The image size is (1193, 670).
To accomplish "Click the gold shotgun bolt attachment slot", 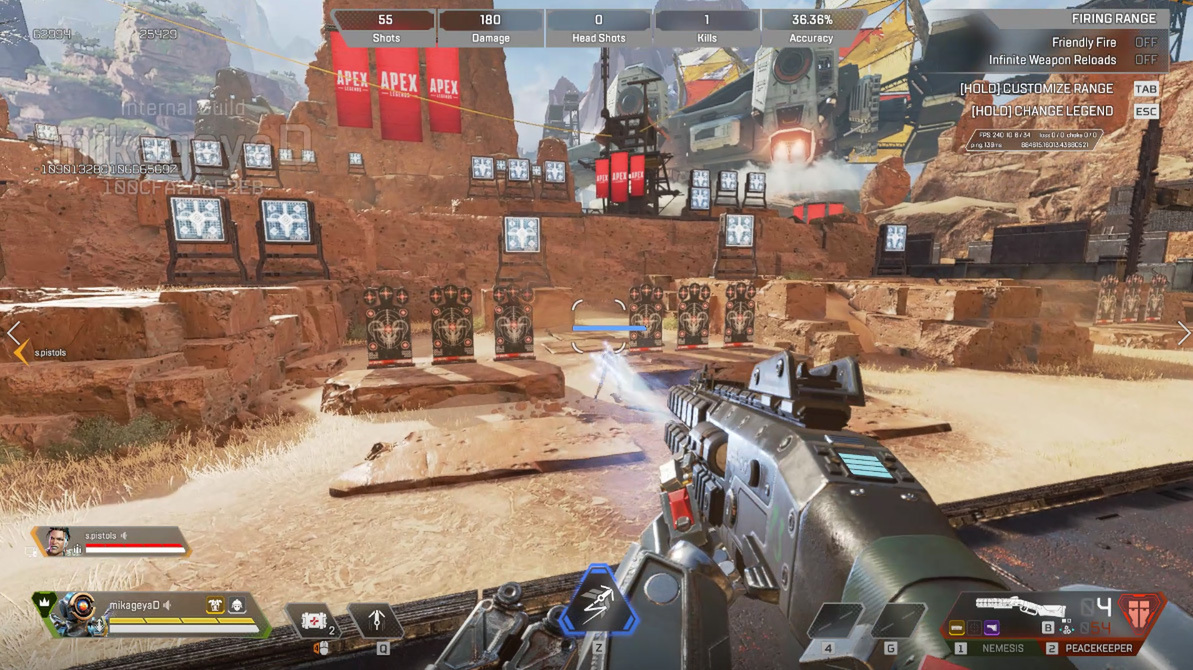I will pos(957,628).
